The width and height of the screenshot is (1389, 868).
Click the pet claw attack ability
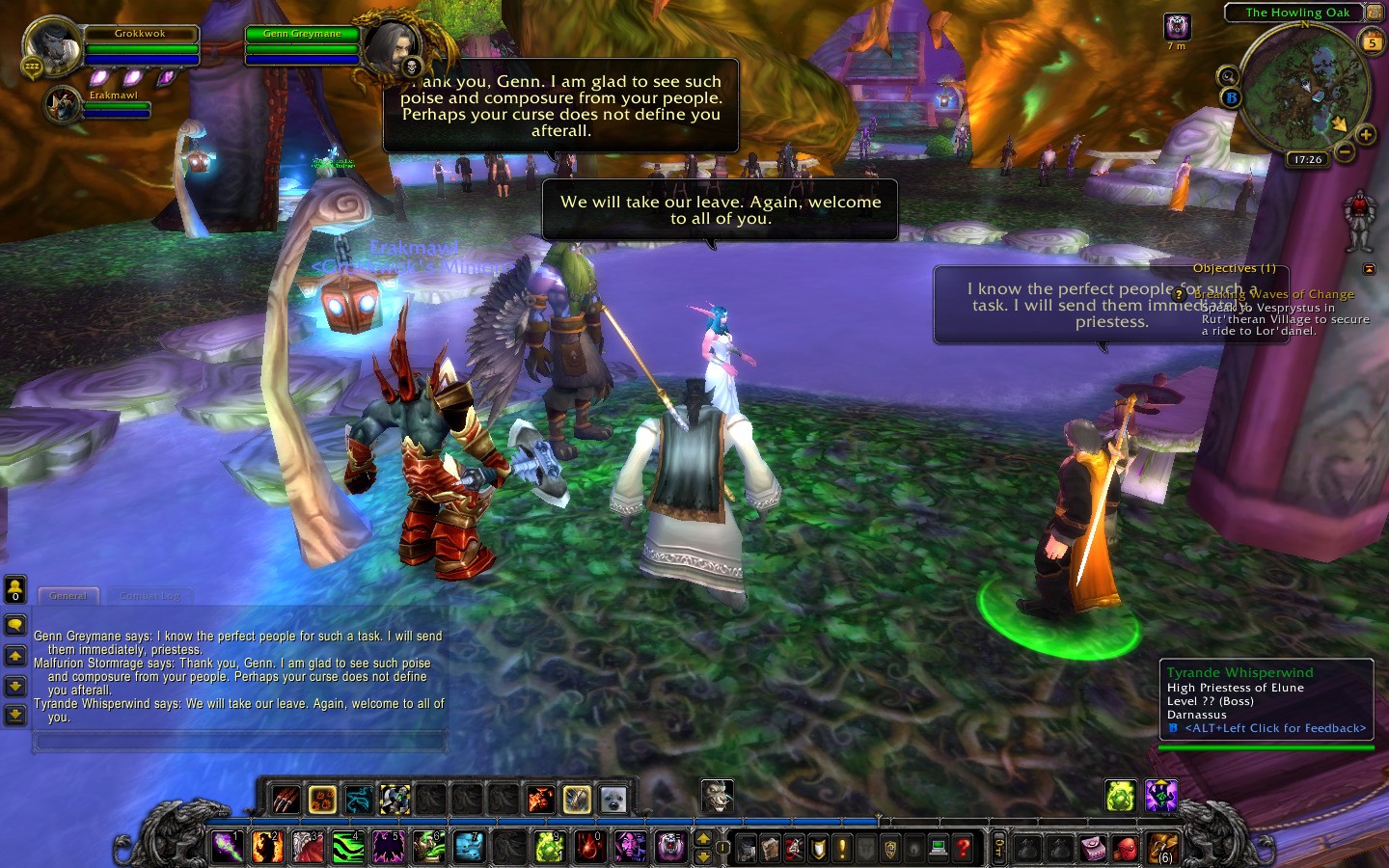286,800
